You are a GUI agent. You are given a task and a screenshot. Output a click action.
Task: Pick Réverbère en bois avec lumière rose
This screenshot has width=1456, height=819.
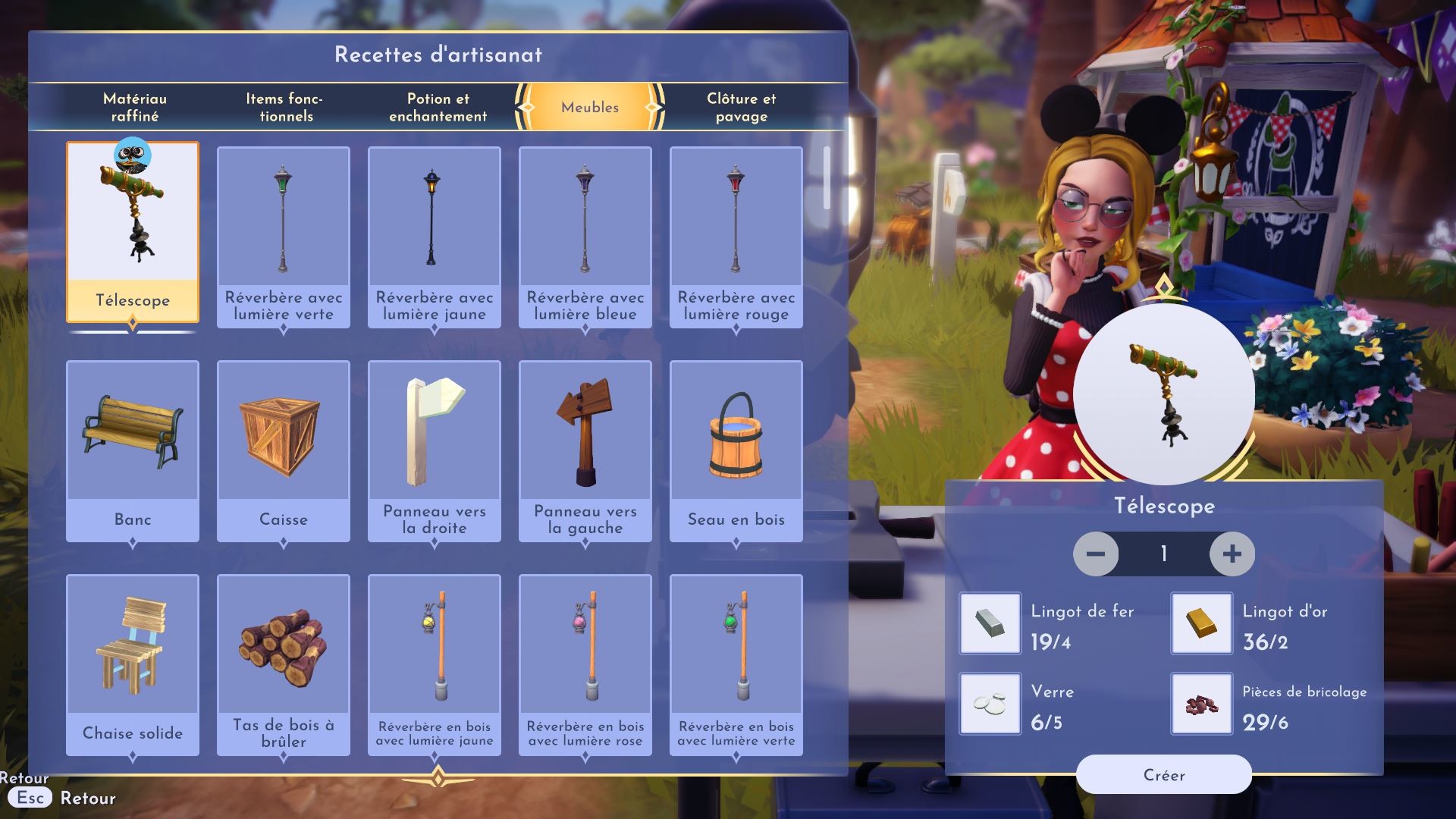(x=585, y=664)
